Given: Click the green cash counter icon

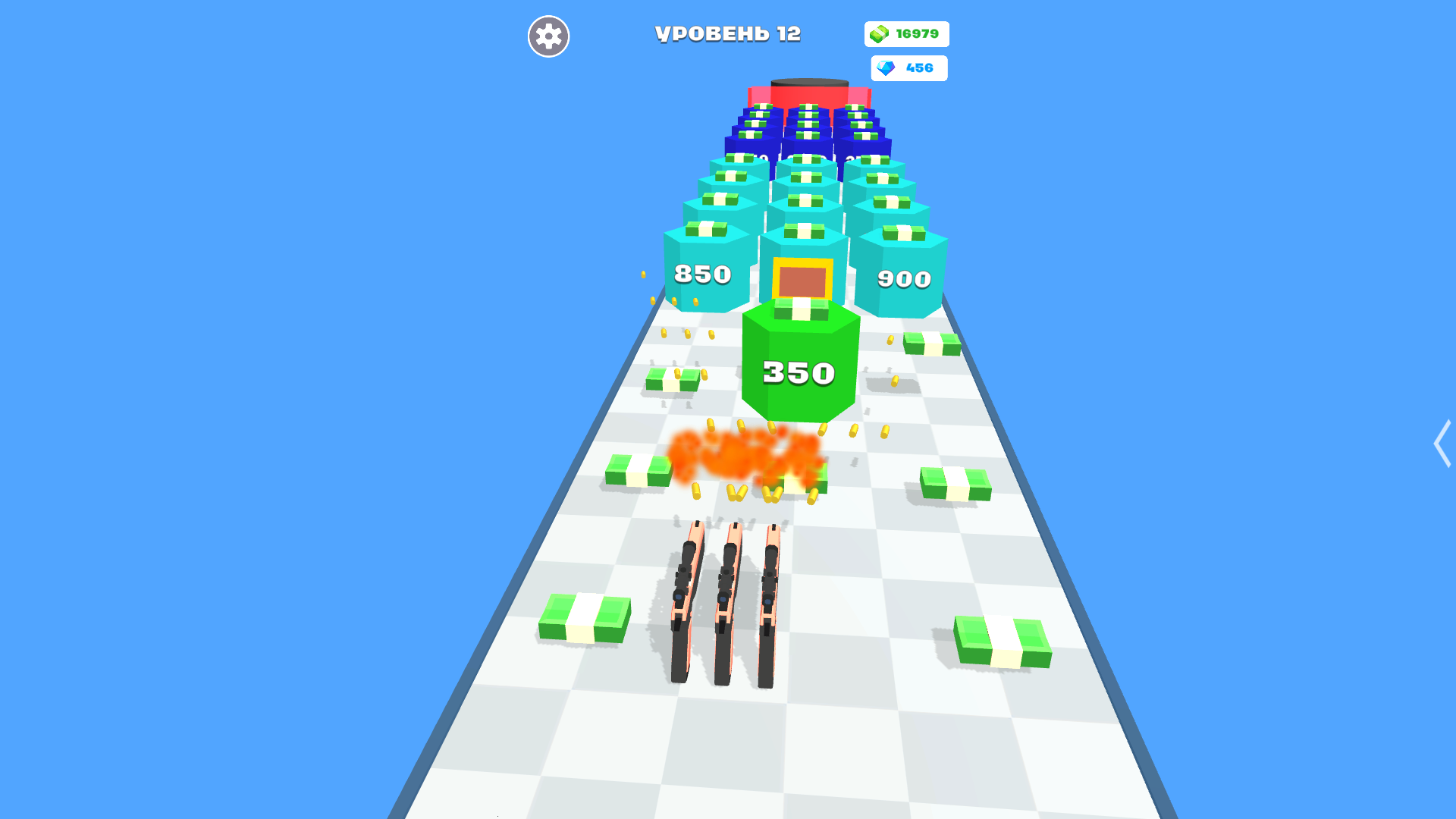Looking at the screenshot, I should (x=878, y=33).
